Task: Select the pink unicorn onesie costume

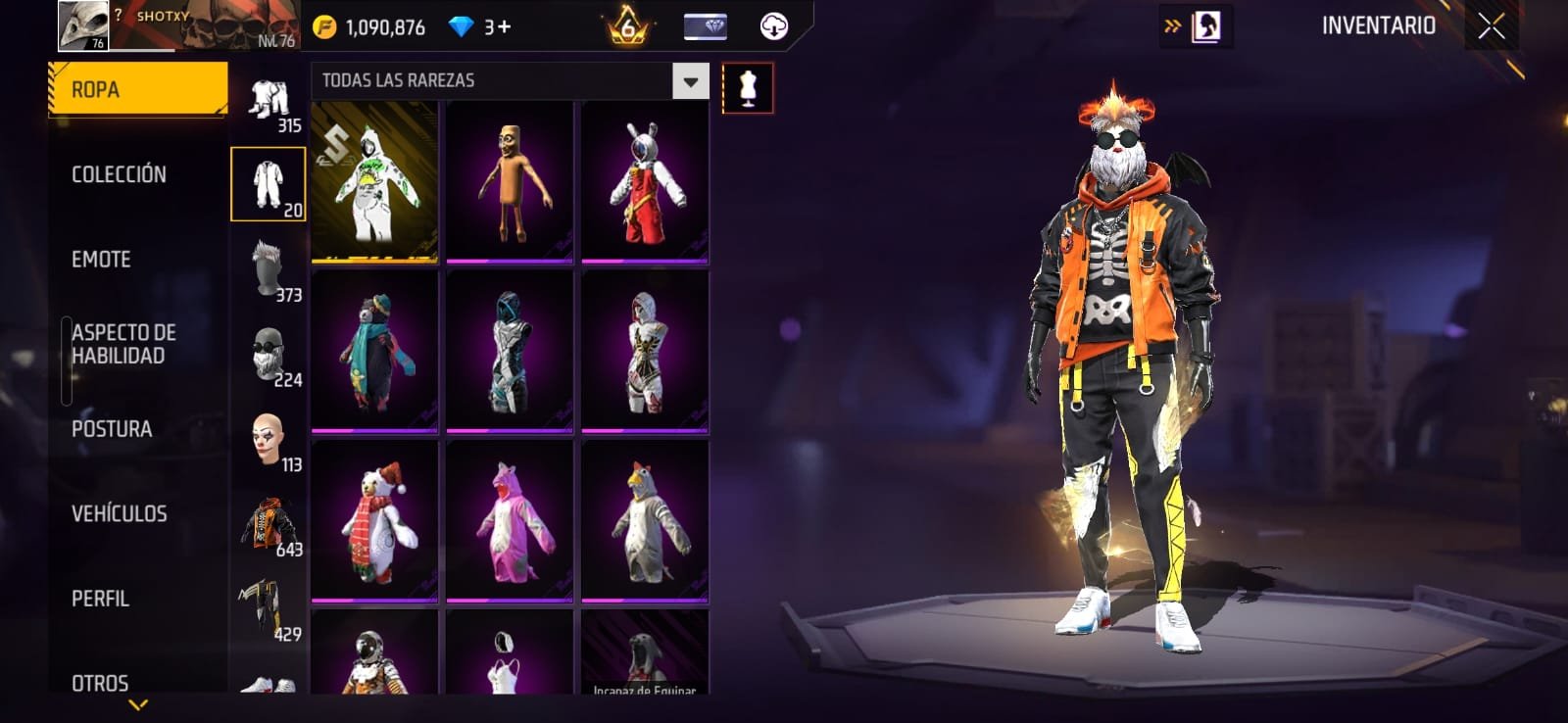Action: pyautogui.click(x=510, y=521)
